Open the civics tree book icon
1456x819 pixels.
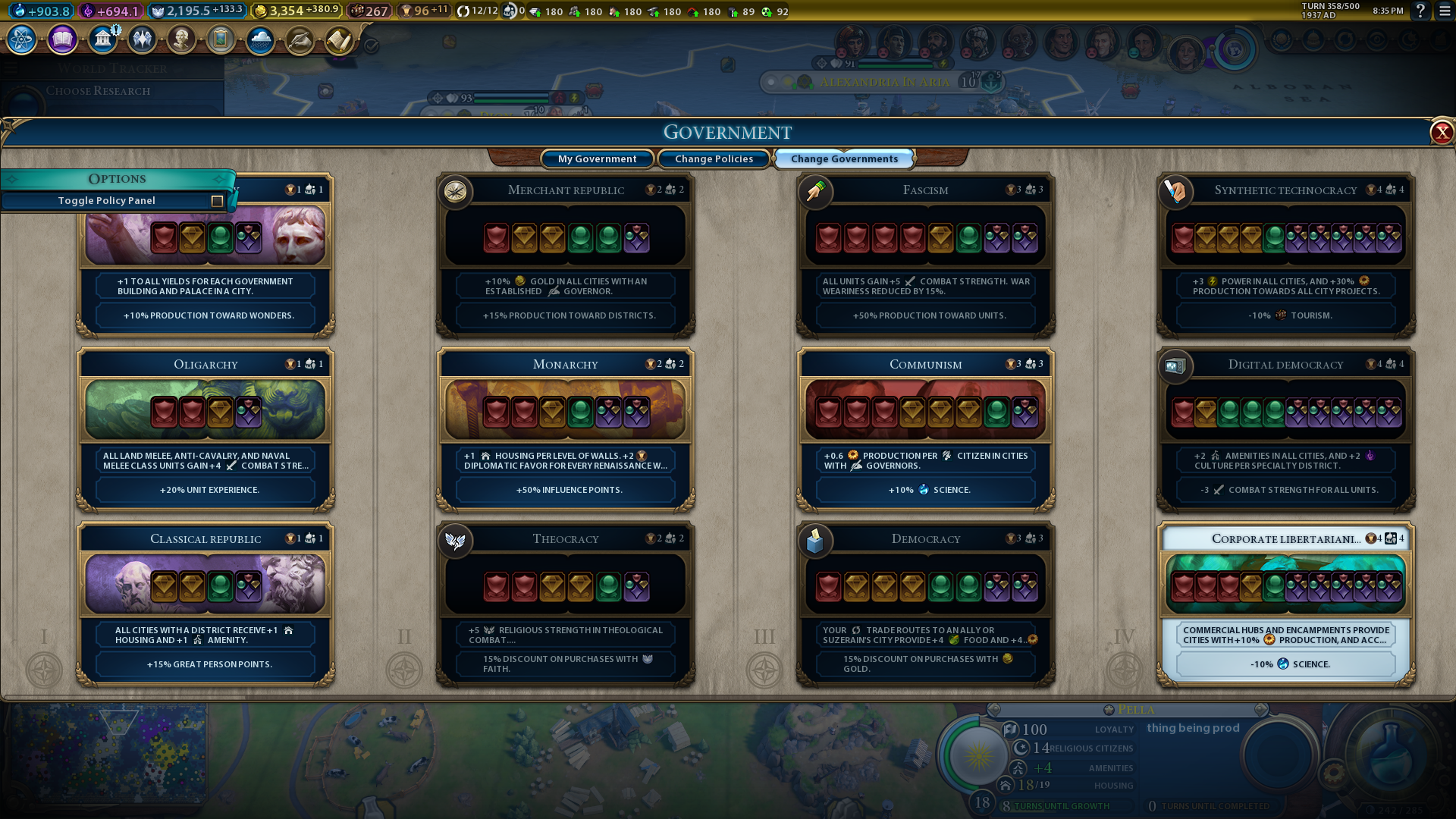(x=62, y=39)
